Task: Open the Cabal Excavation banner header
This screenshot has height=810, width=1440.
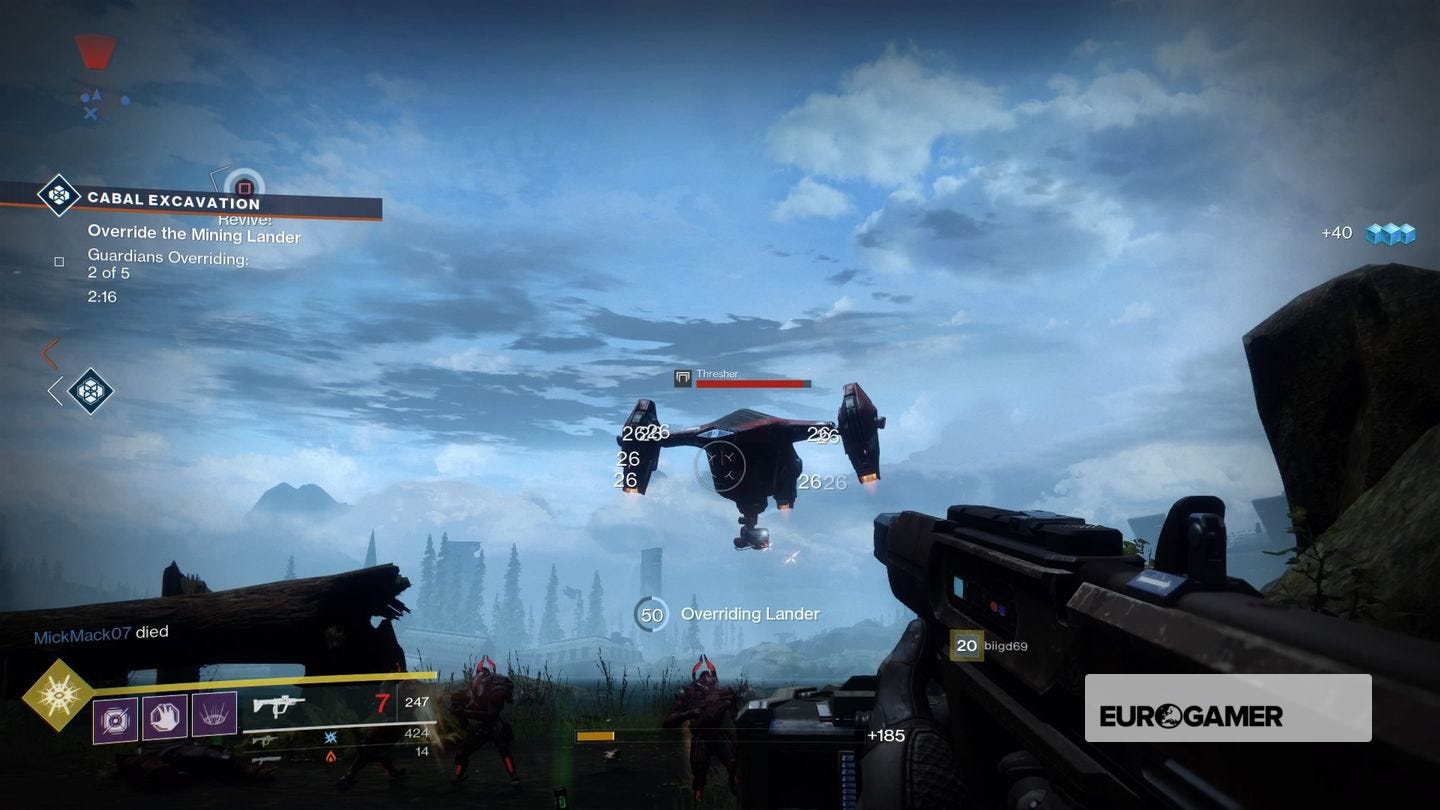Action: point(172,201)
